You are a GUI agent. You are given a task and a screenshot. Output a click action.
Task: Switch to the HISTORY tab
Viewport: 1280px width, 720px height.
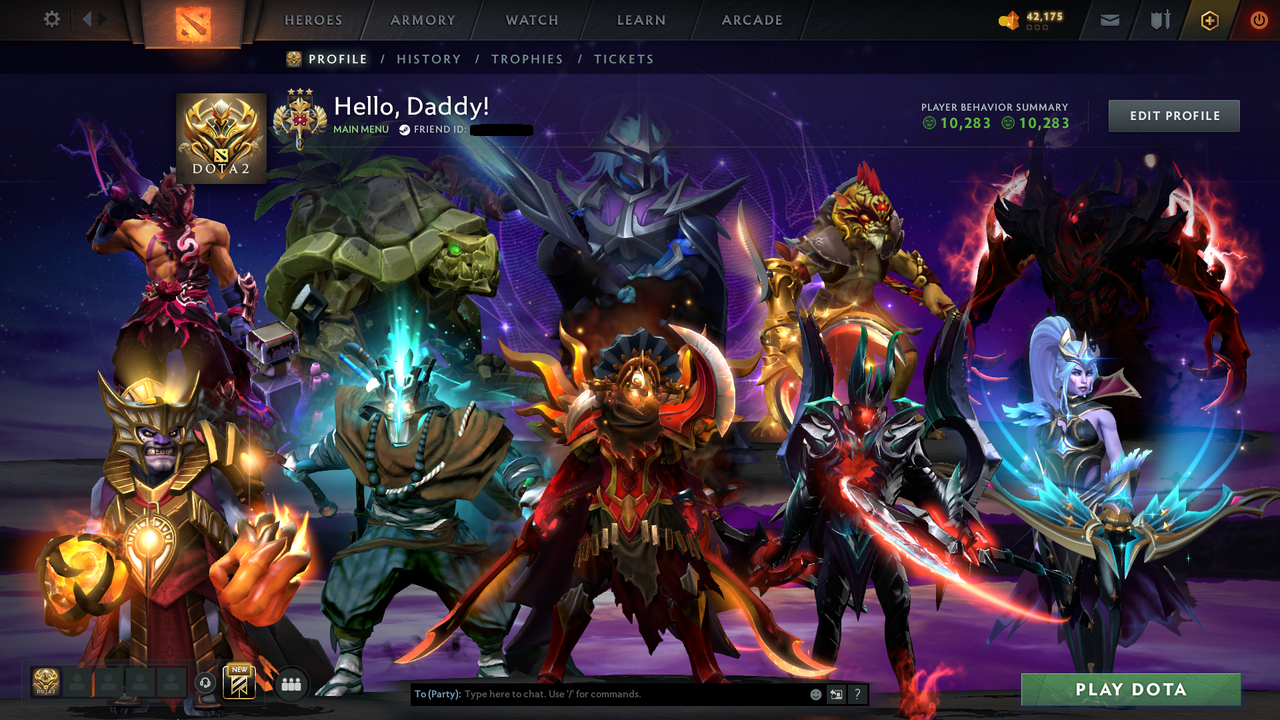pyautogui.click(x=428, y=59)
